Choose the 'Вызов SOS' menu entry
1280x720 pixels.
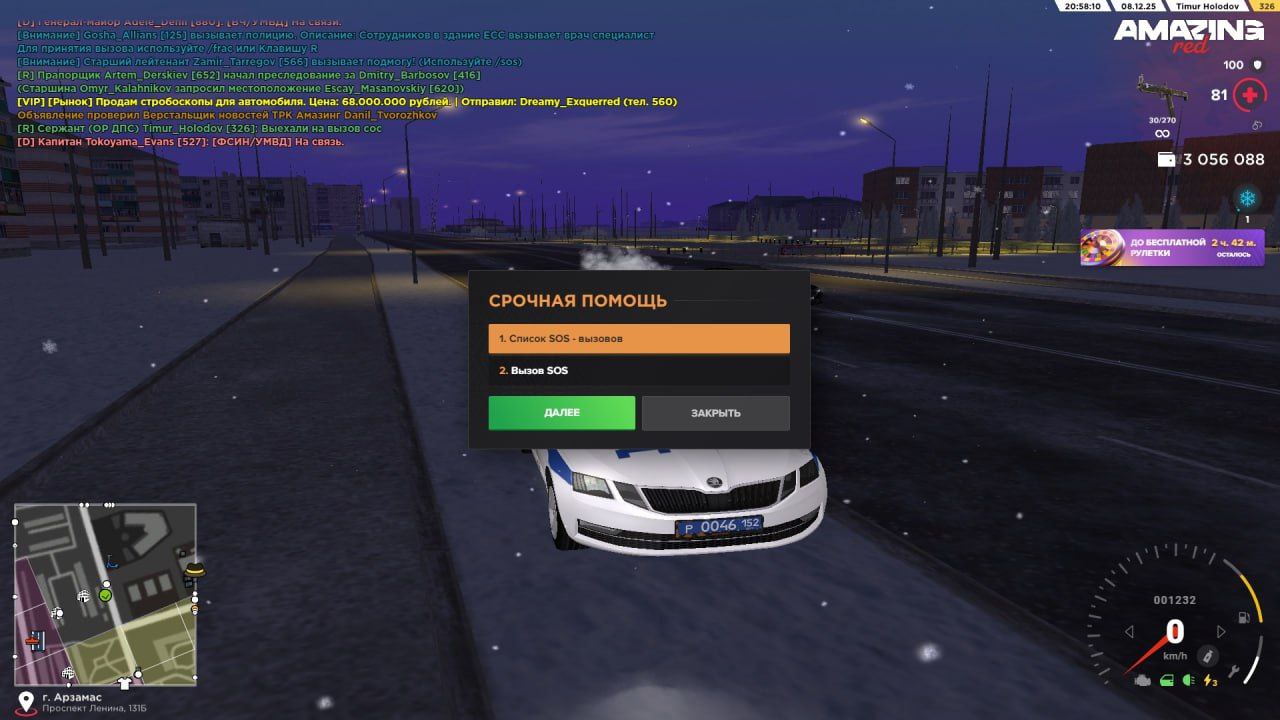[638, 371]
